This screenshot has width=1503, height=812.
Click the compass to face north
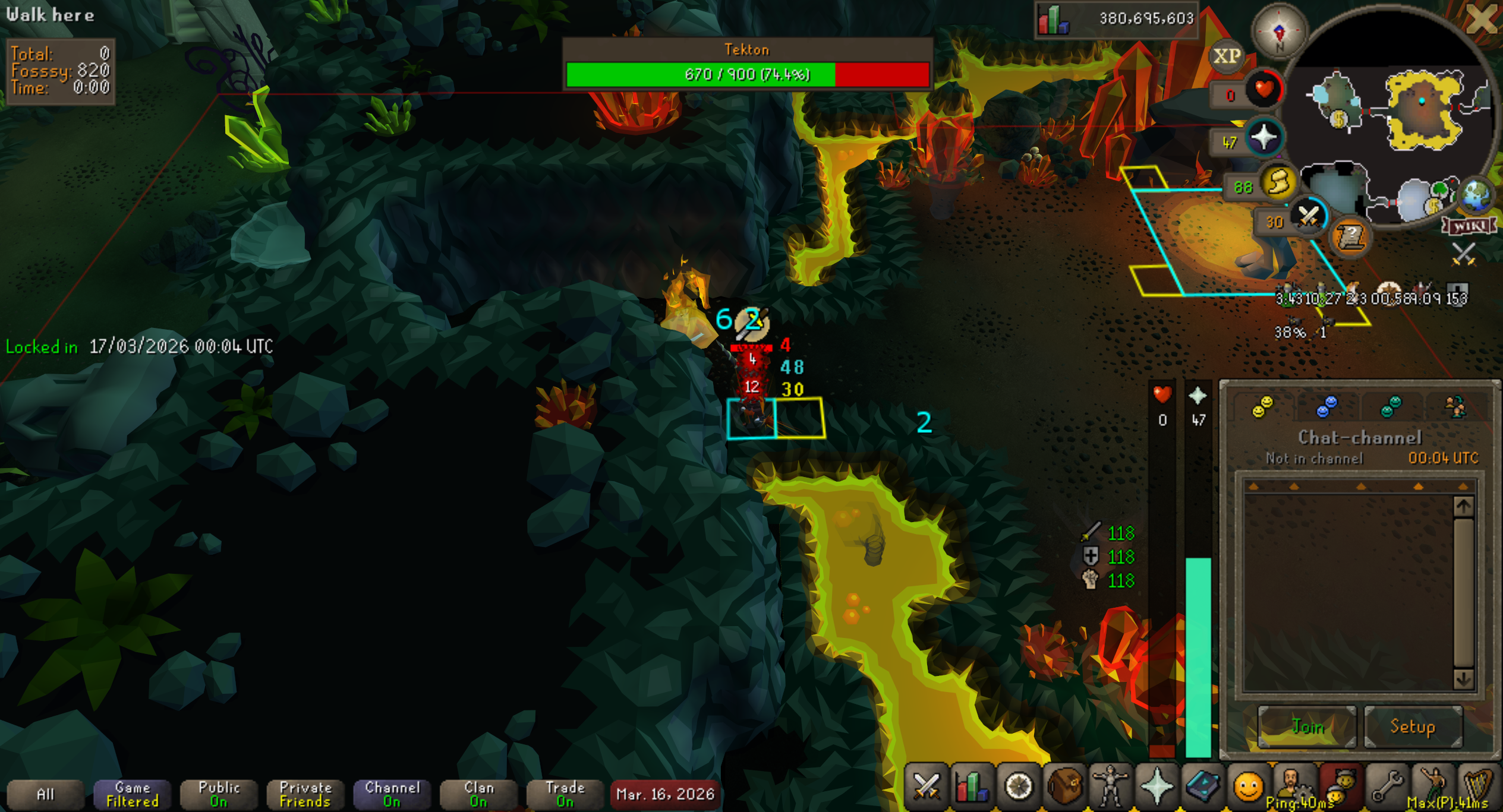(1280, 32)
